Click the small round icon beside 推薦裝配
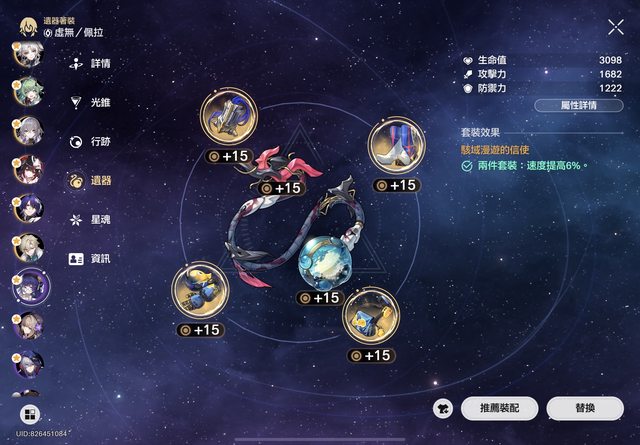 coord(443,408)
